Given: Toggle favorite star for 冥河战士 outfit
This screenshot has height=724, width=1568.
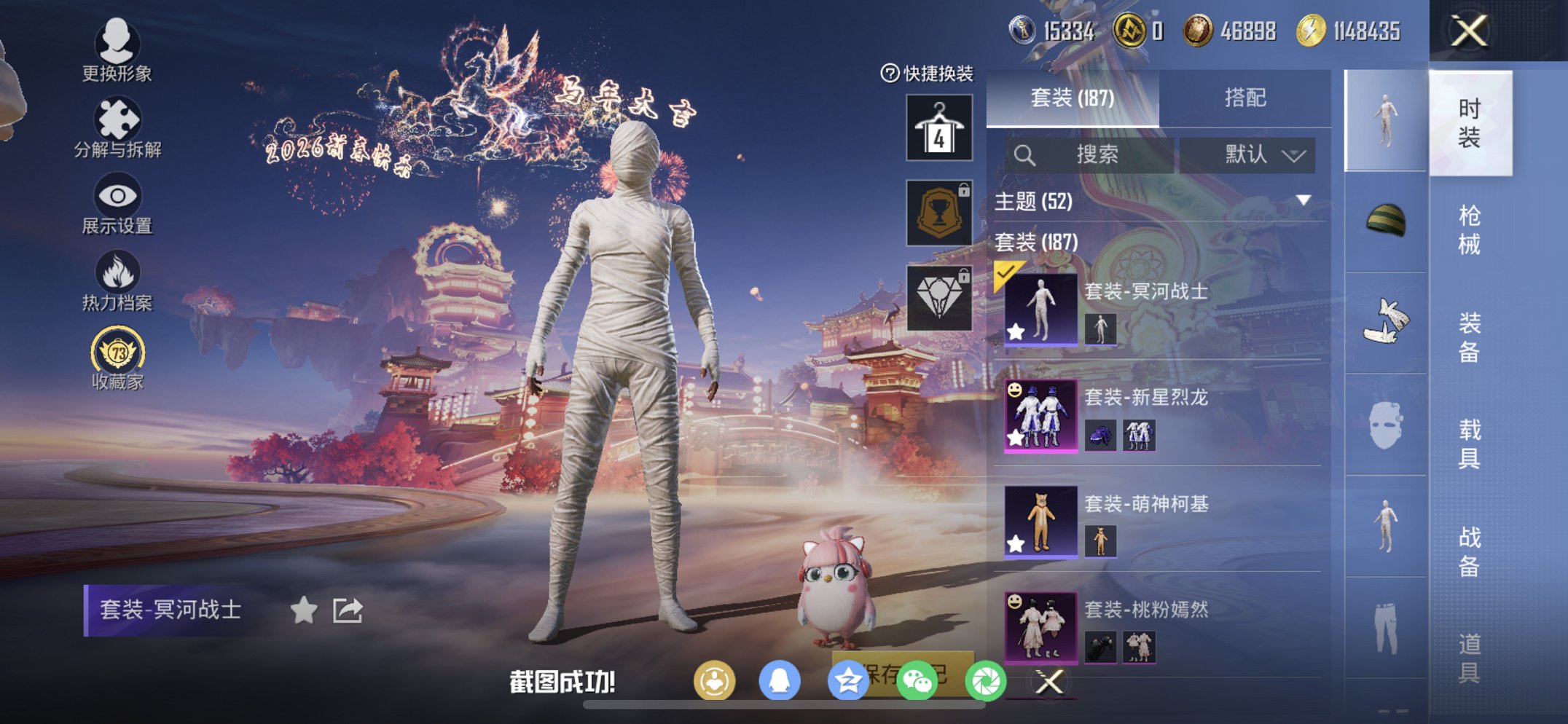Looking at the screenshot, I should click(305, 610).
